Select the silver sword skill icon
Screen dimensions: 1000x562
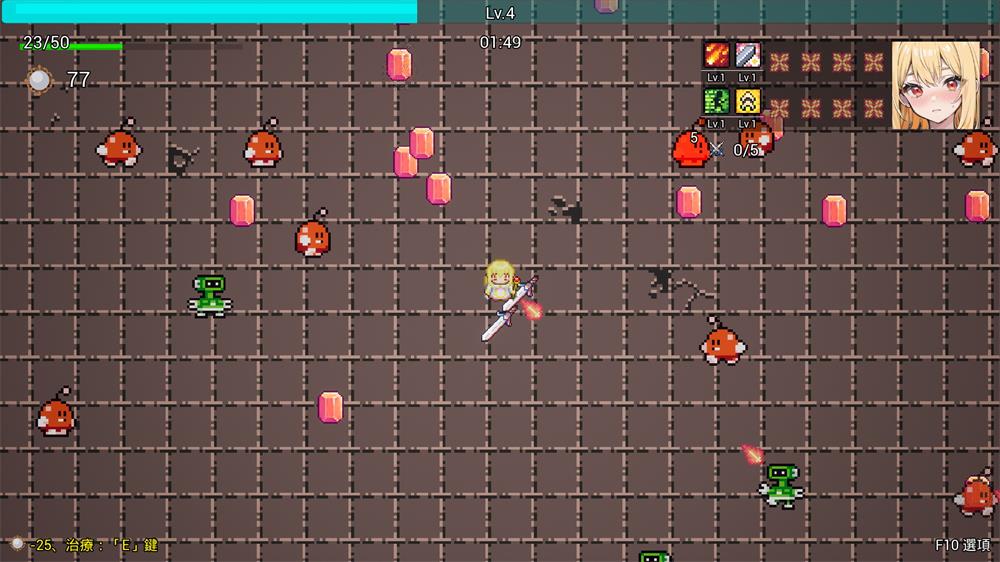[x=748, y=55]
